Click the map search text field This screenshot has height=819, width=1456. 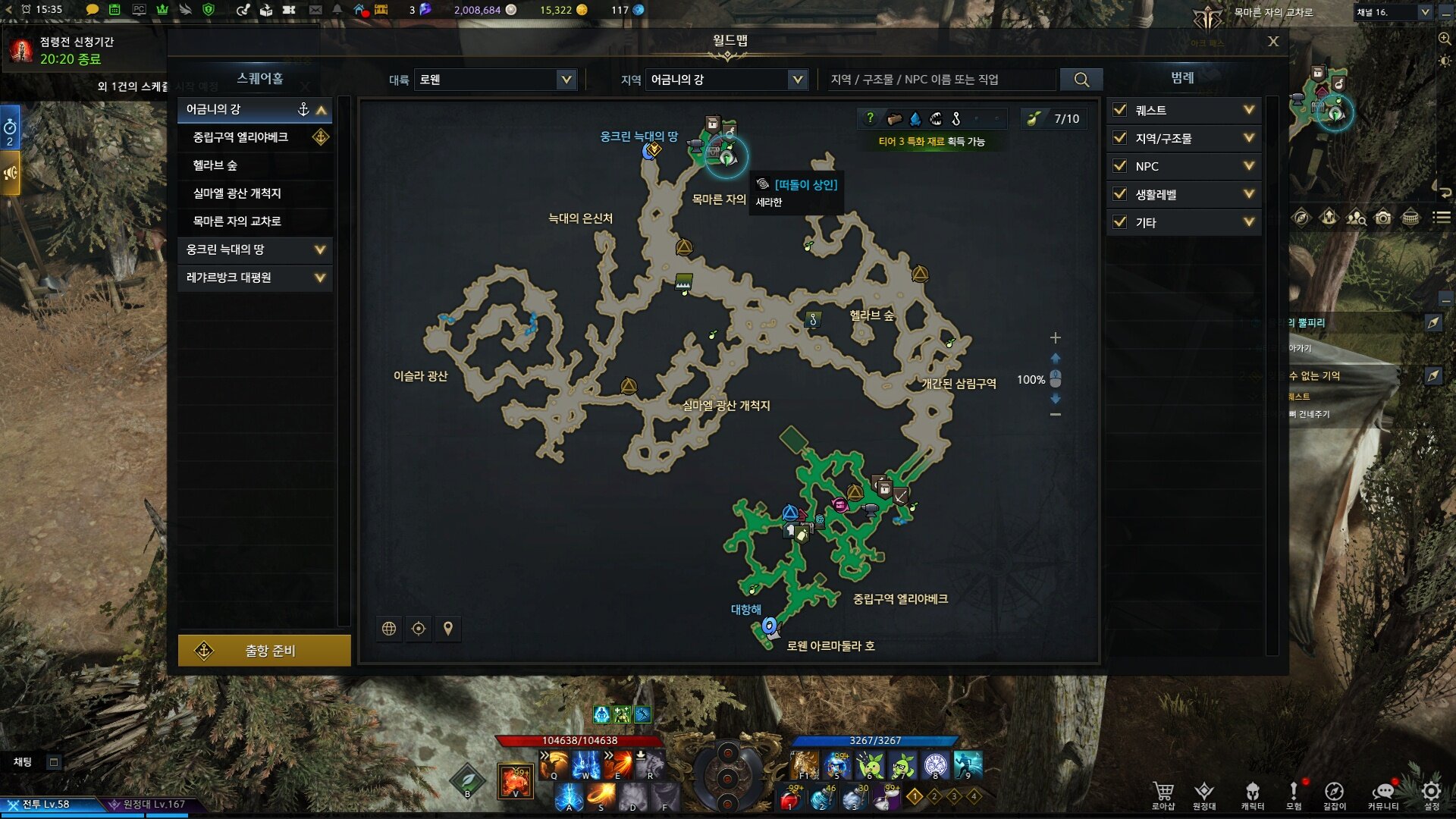(x=939, y=80)
